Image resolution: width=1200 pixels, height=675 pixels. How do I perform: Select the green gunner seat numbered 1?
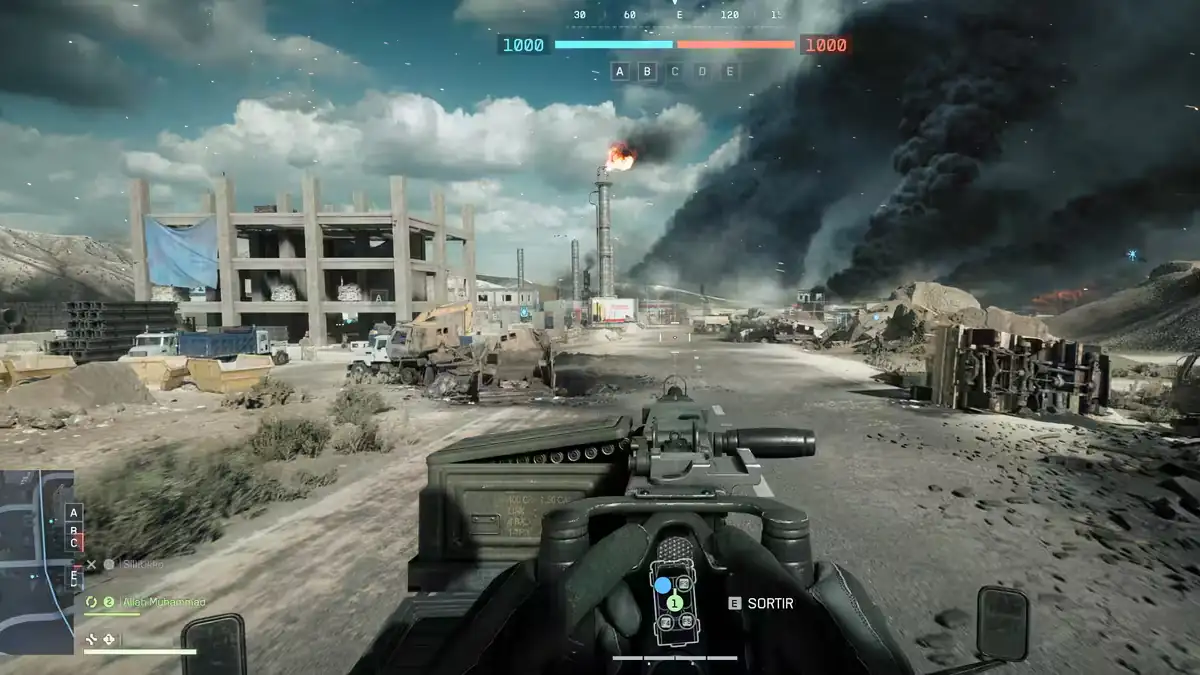tap(675, 603)
